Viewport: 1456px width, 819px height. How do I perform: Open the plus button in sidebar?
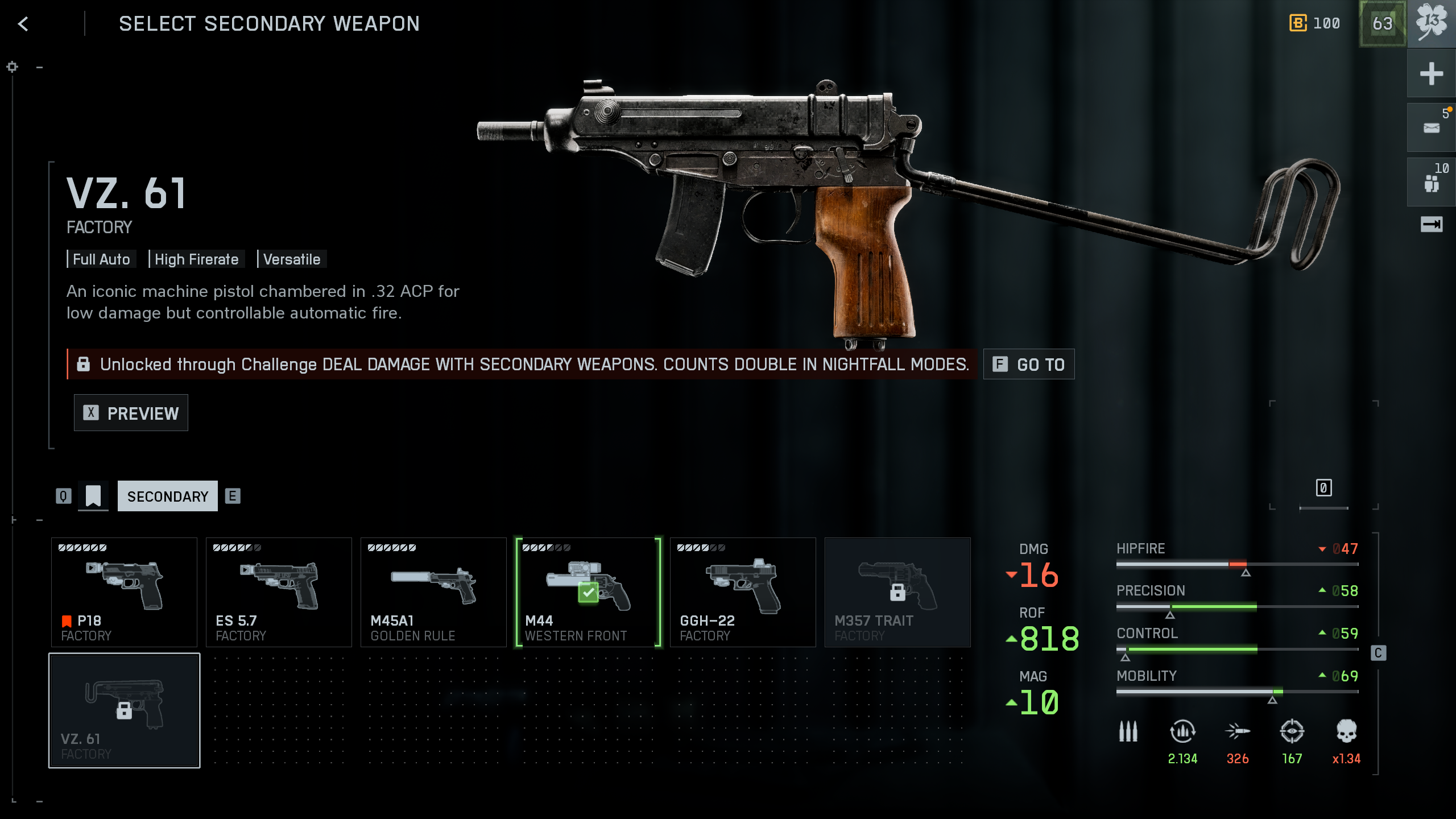(x=1431, y=74)
